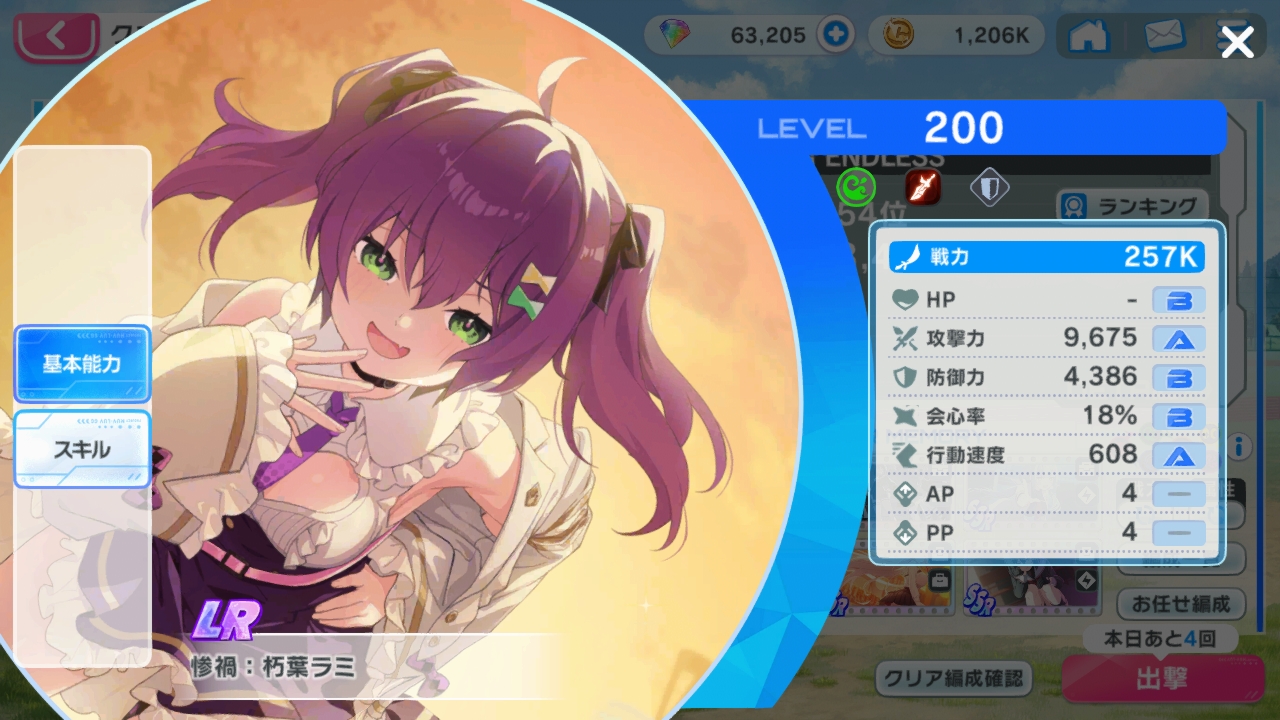This screenshot has width=1280, height=720.
Task: Select the red sword attribute icon
Action: (922, 186)
